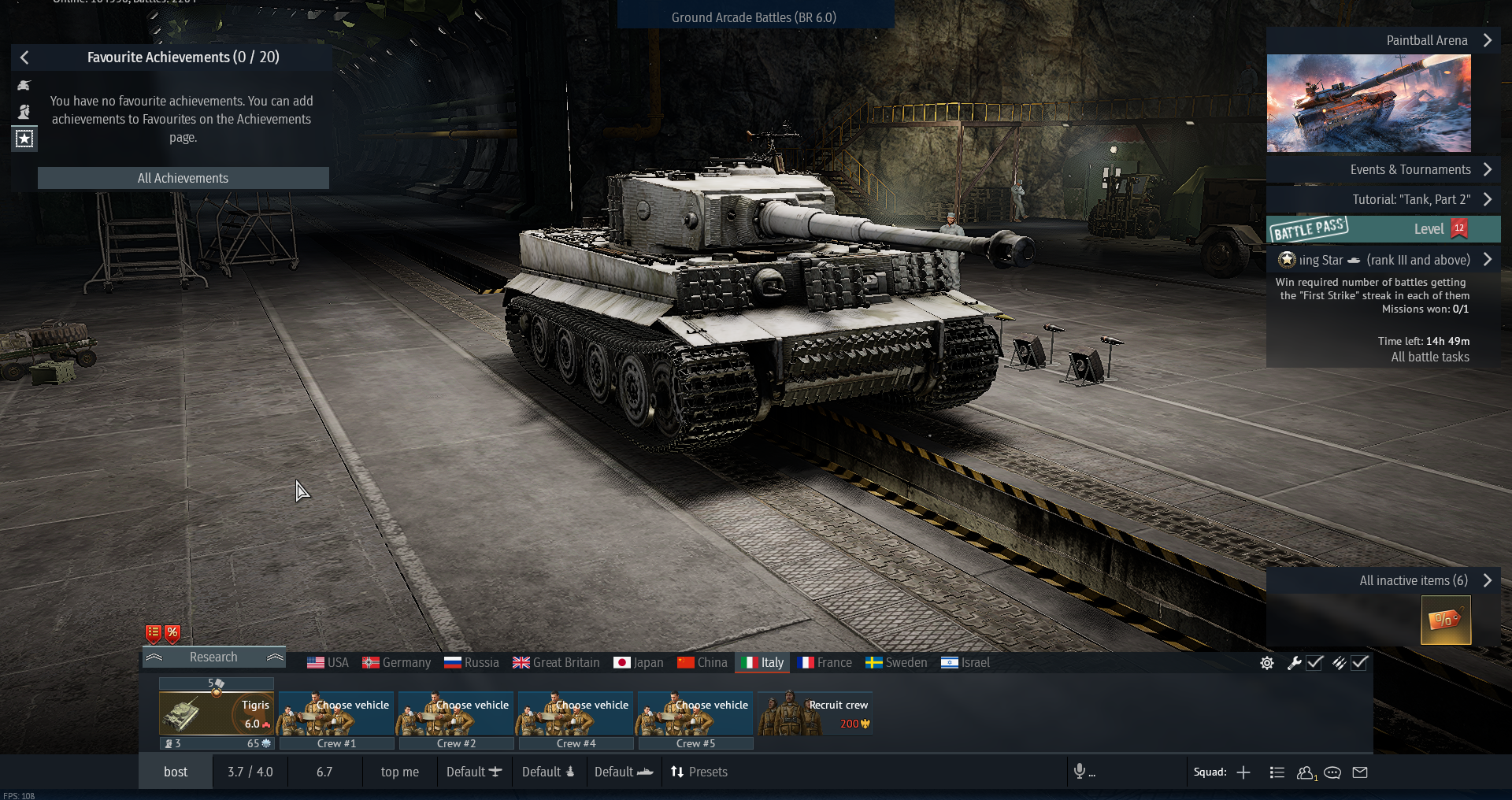Expand All inactive items list
The image size is (1512, 800).
tap(1413, 580)
